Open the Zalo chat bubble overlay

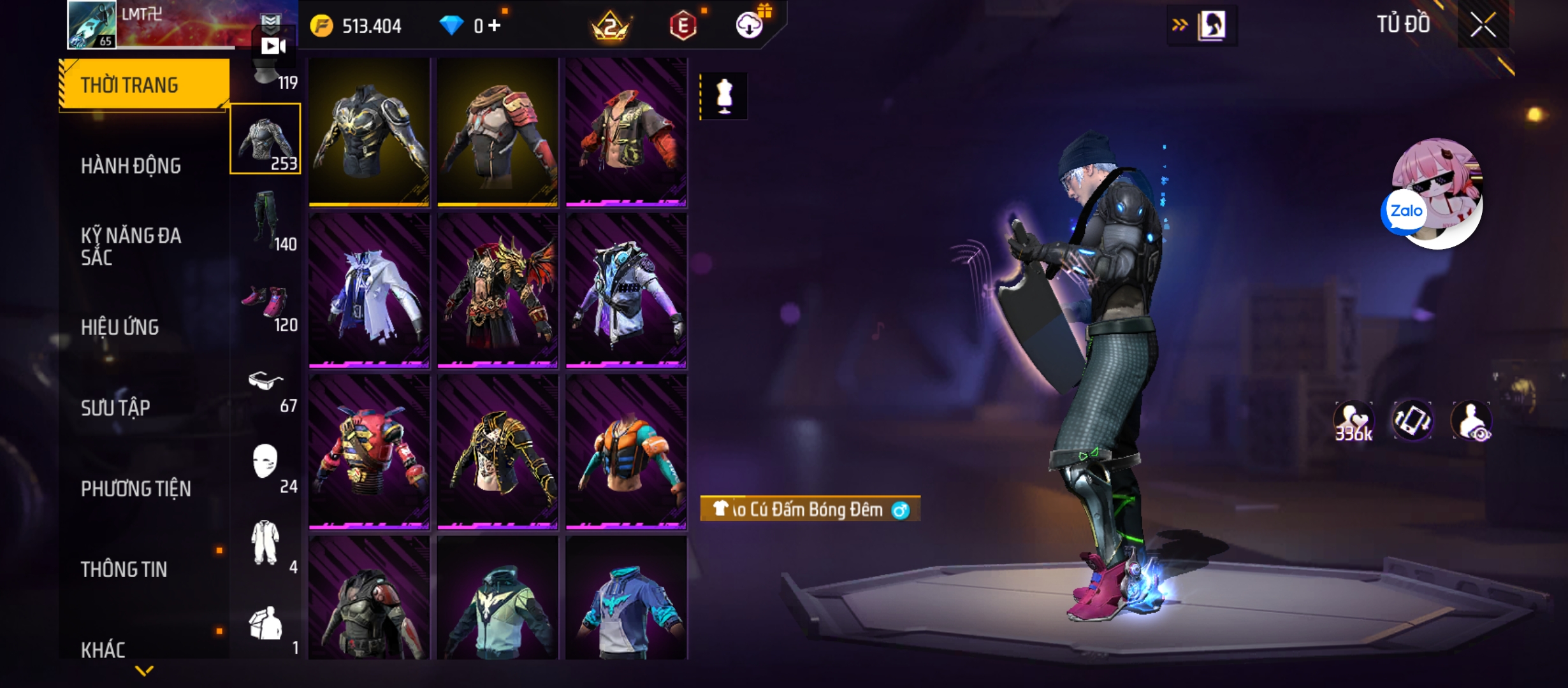[1405, 211]
